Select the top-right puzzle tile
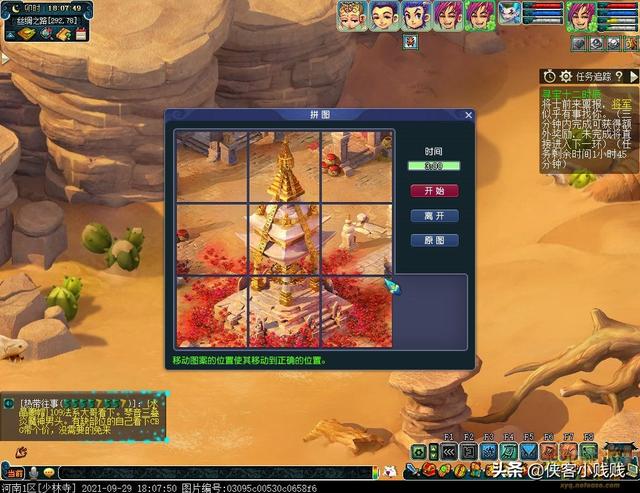This screenshot has height=493, width=640. tap(357, 165)
